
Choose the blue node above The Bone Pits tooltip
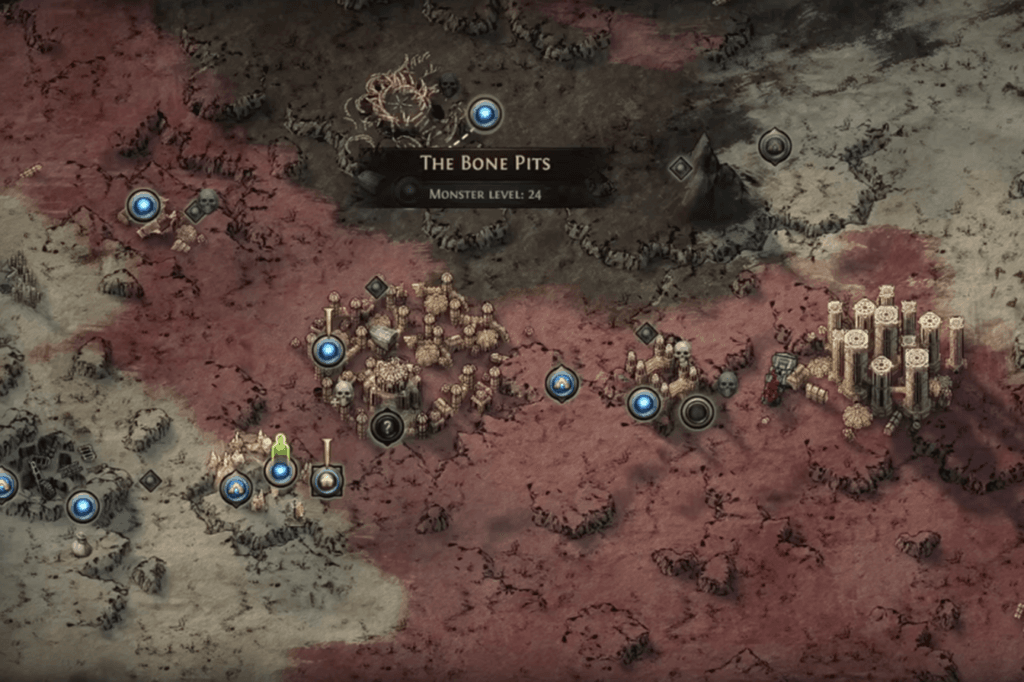coord(485,115)
